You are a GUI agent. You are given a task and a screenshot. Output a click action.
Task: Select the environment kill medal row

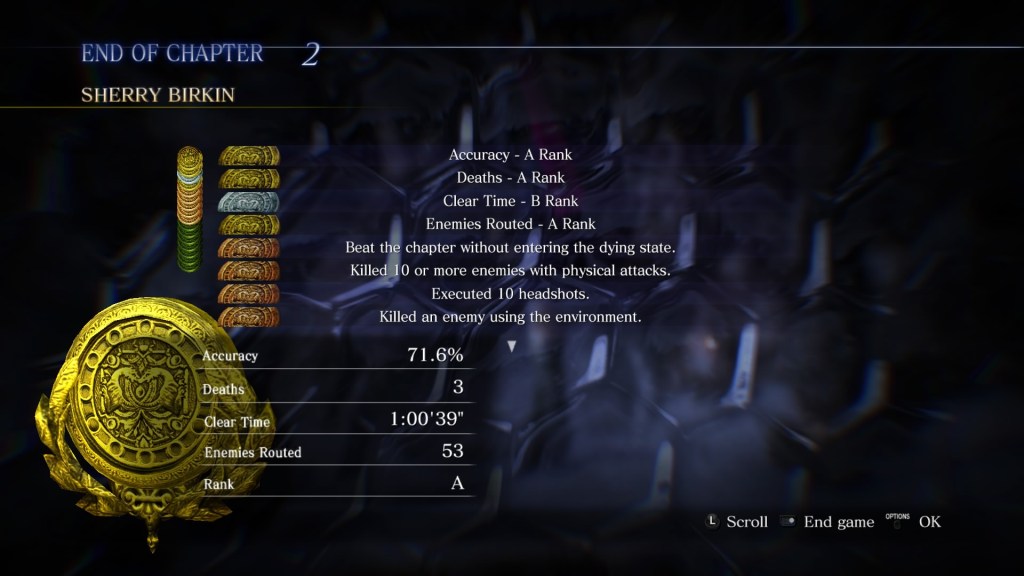coord(509,317)
